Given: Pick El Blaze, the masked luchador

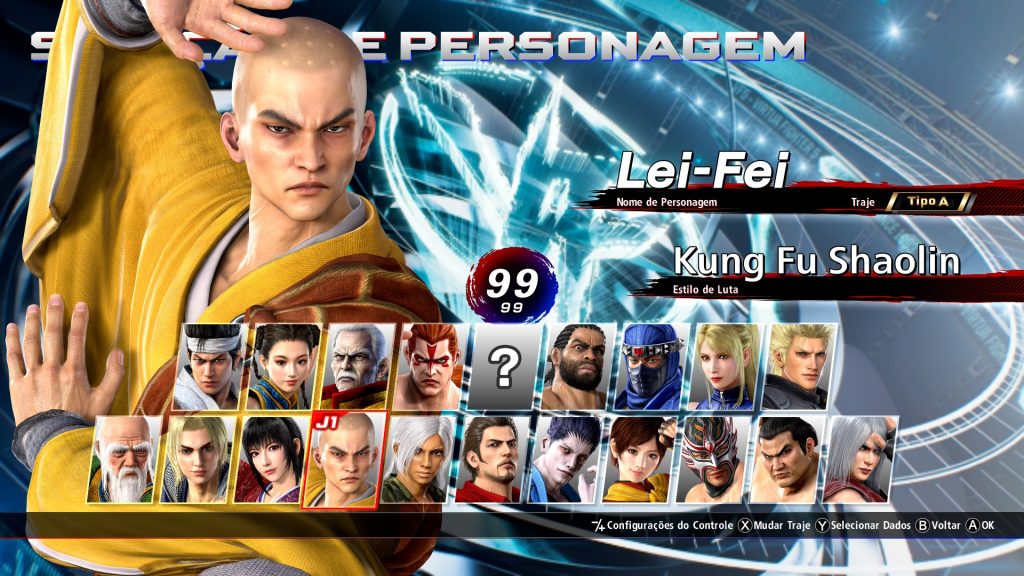Looking at the screenshot, I should pyautogui.click(x=712, y=460).
